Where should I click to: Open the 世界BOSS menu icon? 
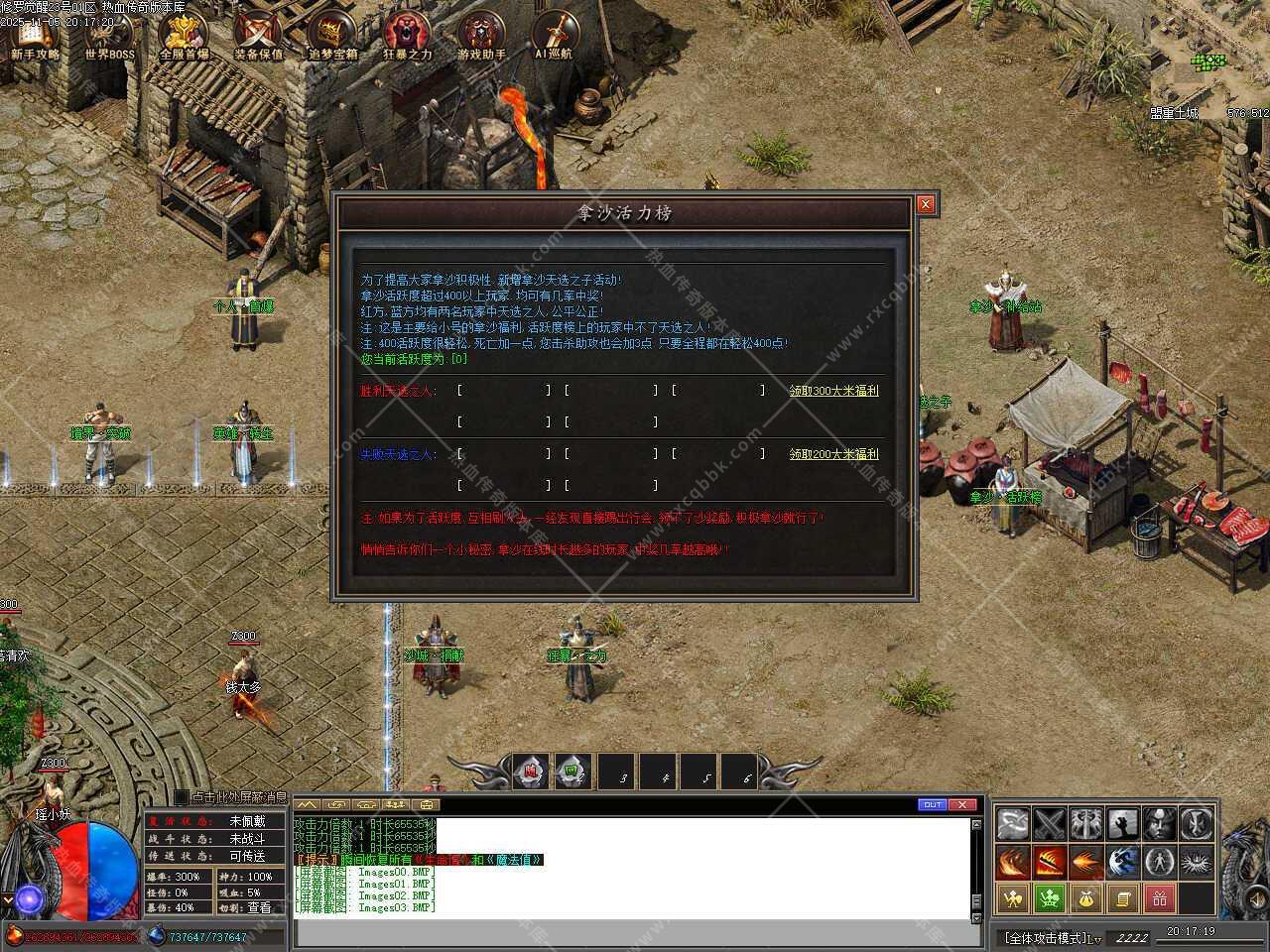coord(109,35)
